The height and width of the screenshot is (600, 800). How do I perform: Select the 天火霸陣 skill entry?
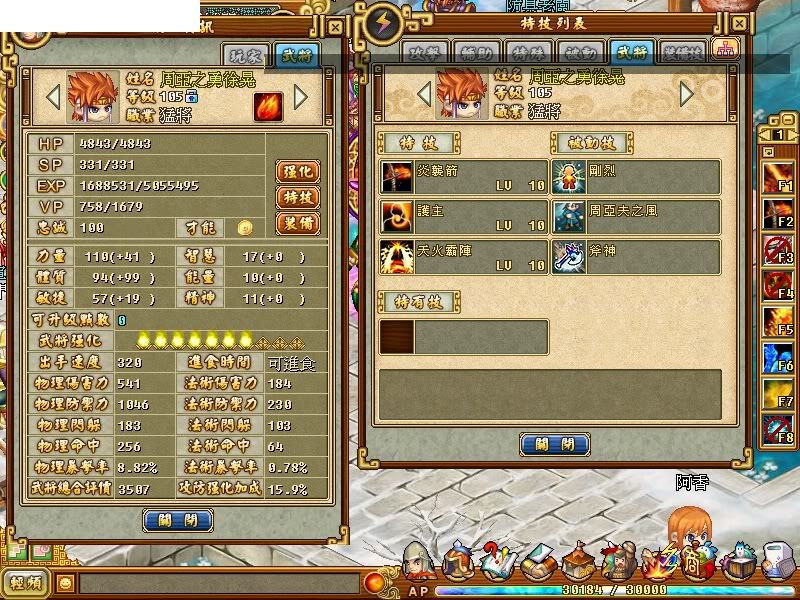click(x=464, y=257)
